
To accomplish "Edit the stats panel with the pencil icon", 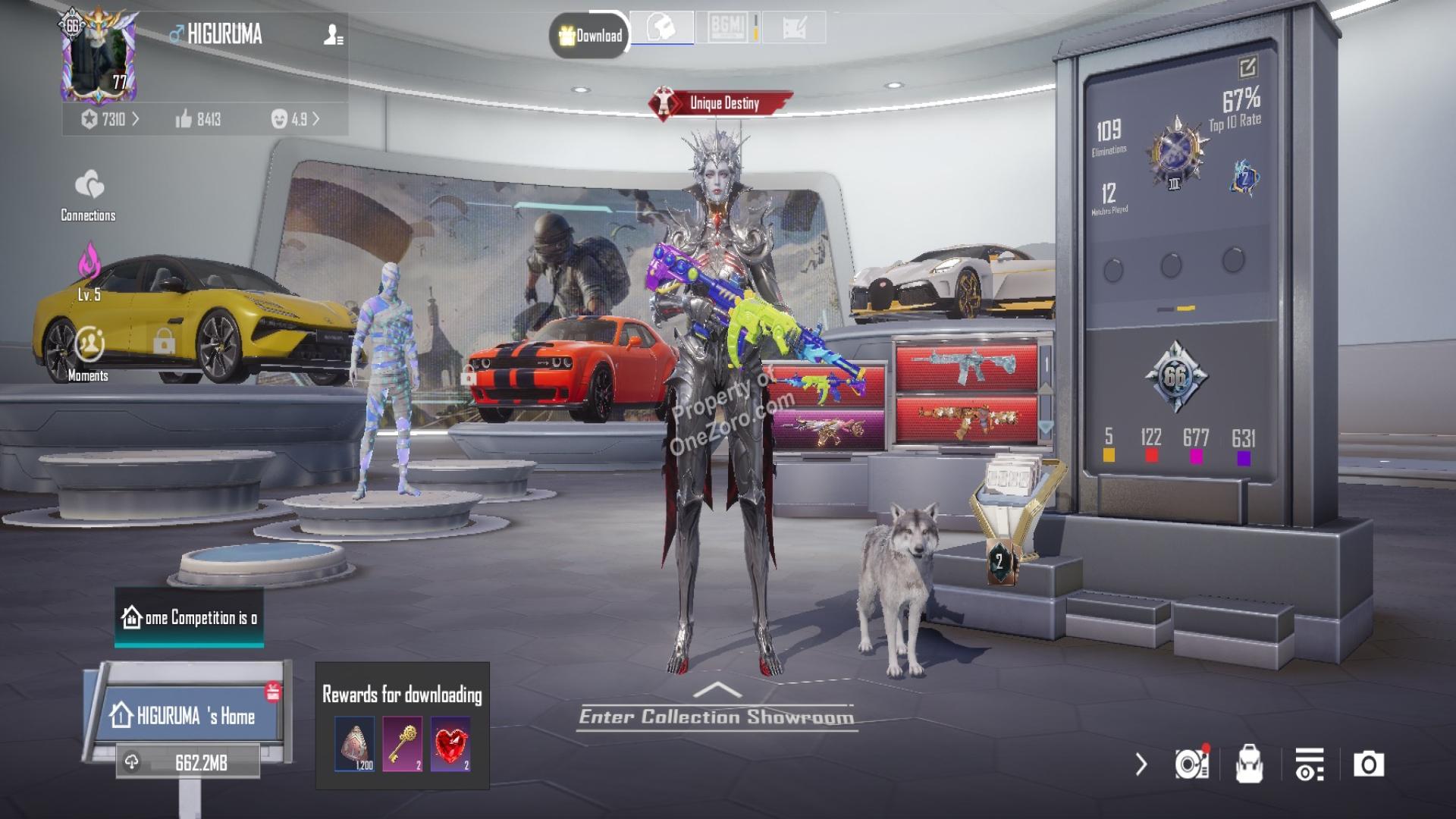I will tap(1247, 67).
